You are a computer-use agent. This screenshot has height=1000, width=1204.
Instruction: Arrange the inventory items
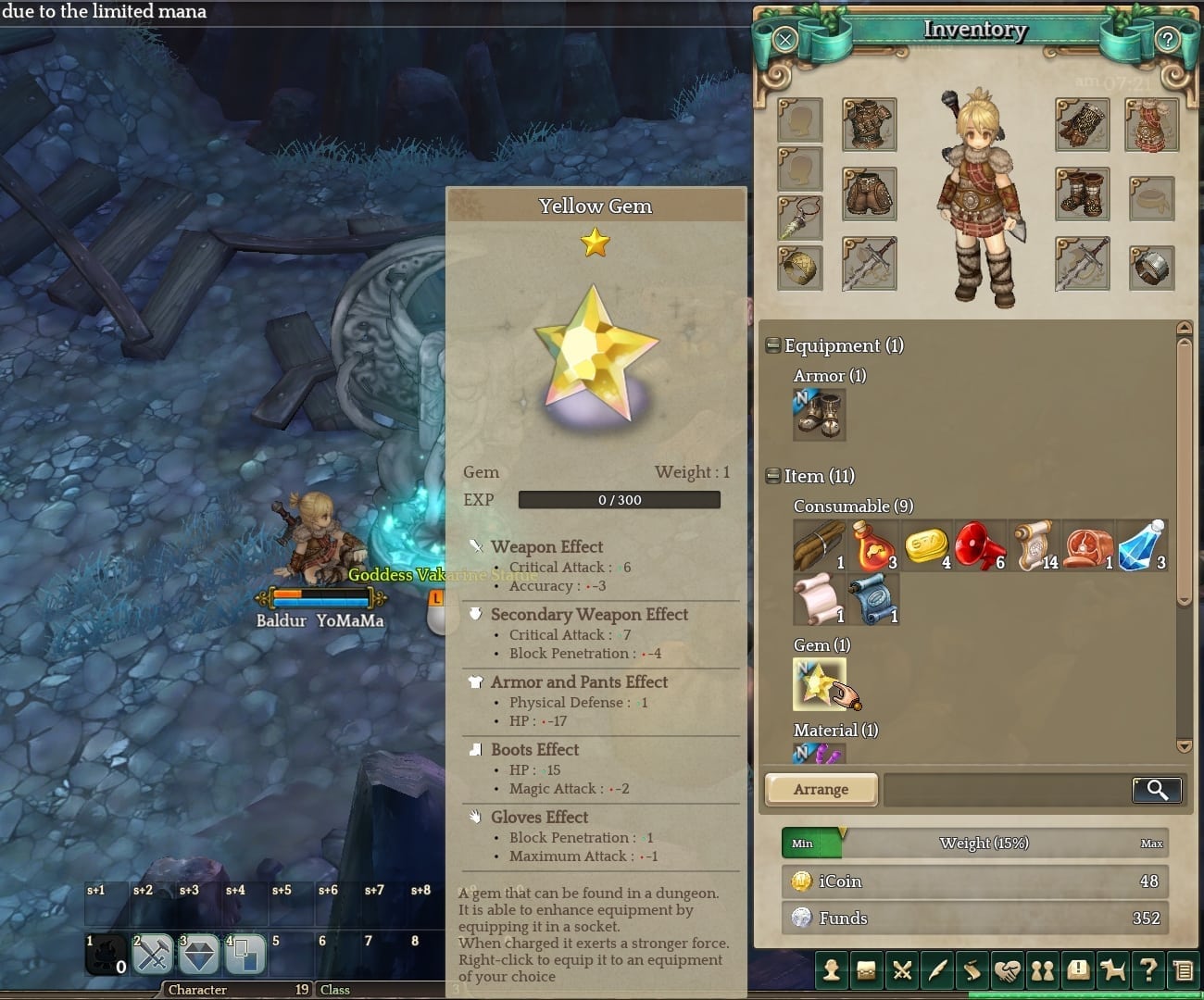tap(821, 789)
